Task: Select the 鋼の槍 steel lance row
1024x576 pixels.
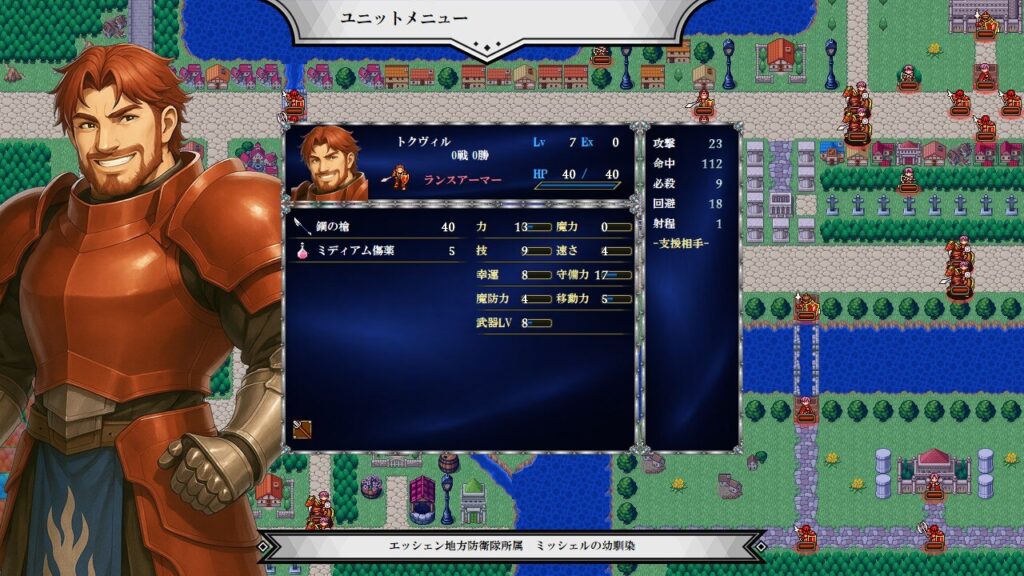Action: point(375,228)
